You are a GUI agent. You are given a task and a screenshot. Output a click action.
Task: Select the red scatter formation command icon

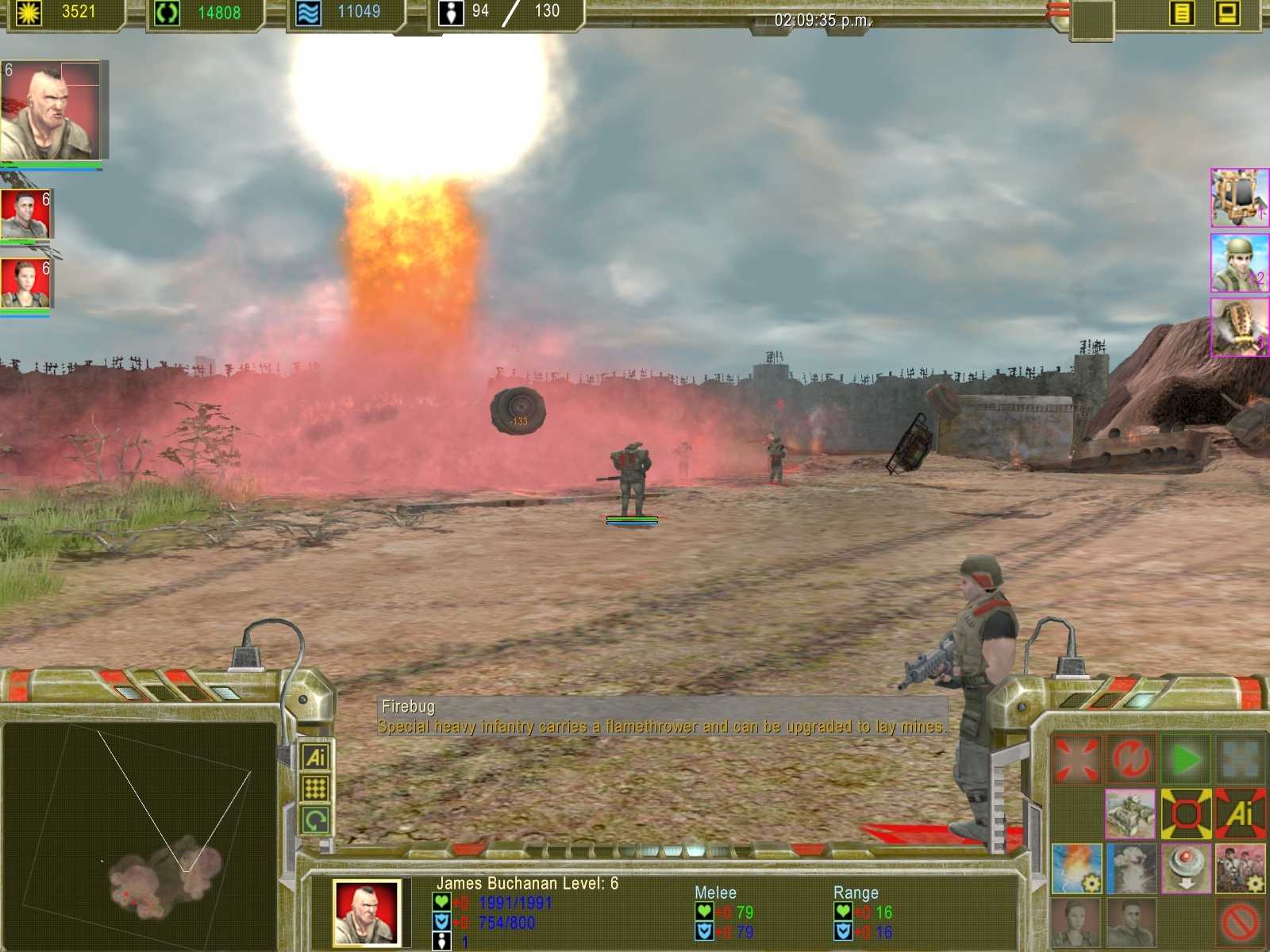tap(1075, 758)
